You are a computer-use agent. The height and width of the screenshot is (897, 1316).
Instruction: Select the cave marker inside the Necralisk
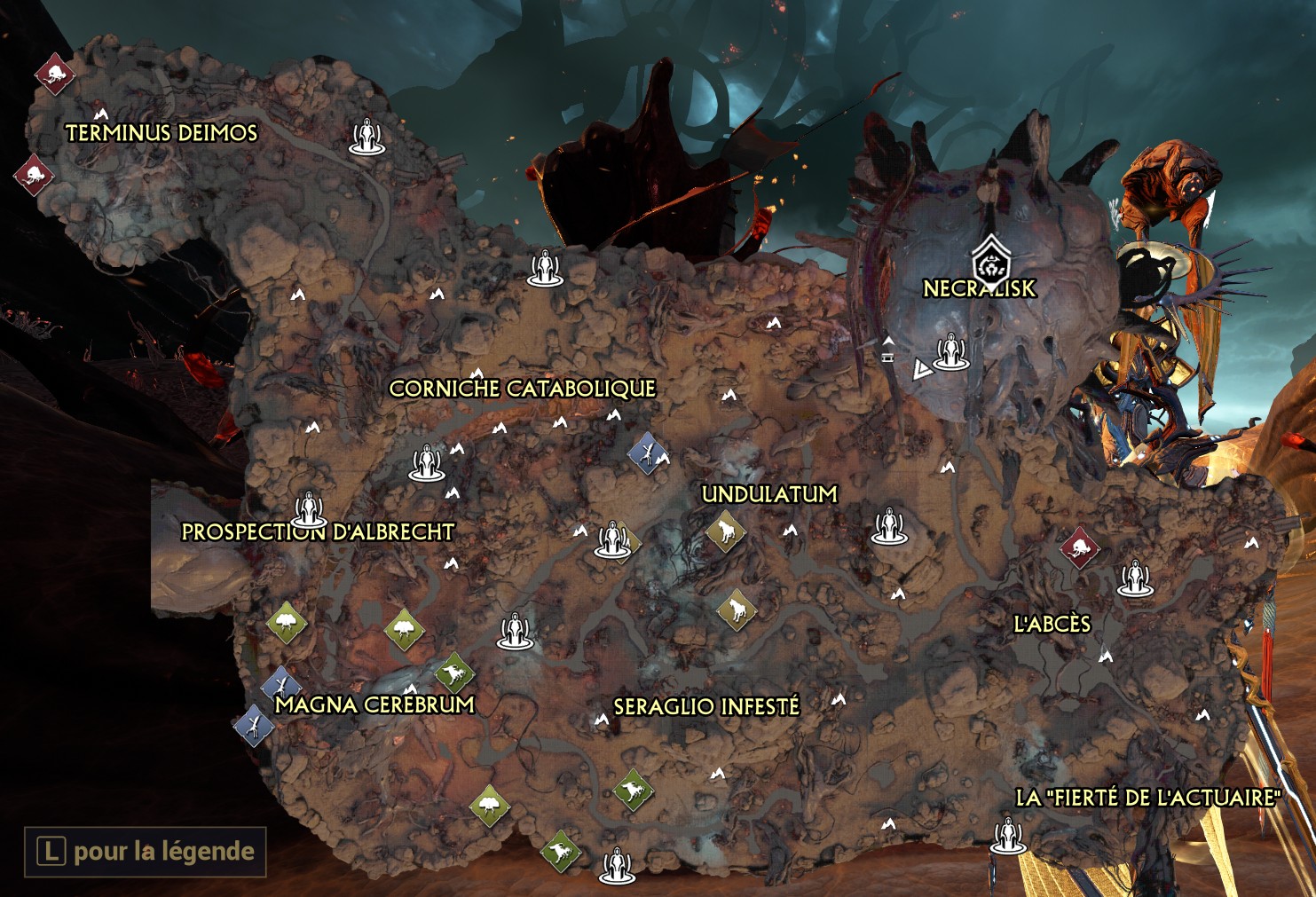(x=951, y=352)
